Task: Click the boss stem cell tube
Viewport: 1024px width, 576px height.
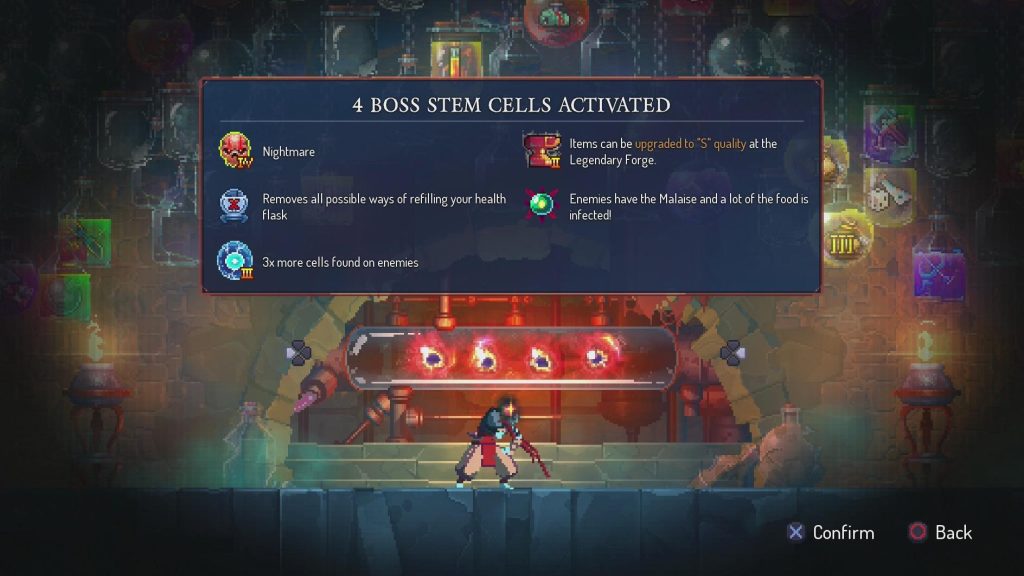Action: [512, 357]
